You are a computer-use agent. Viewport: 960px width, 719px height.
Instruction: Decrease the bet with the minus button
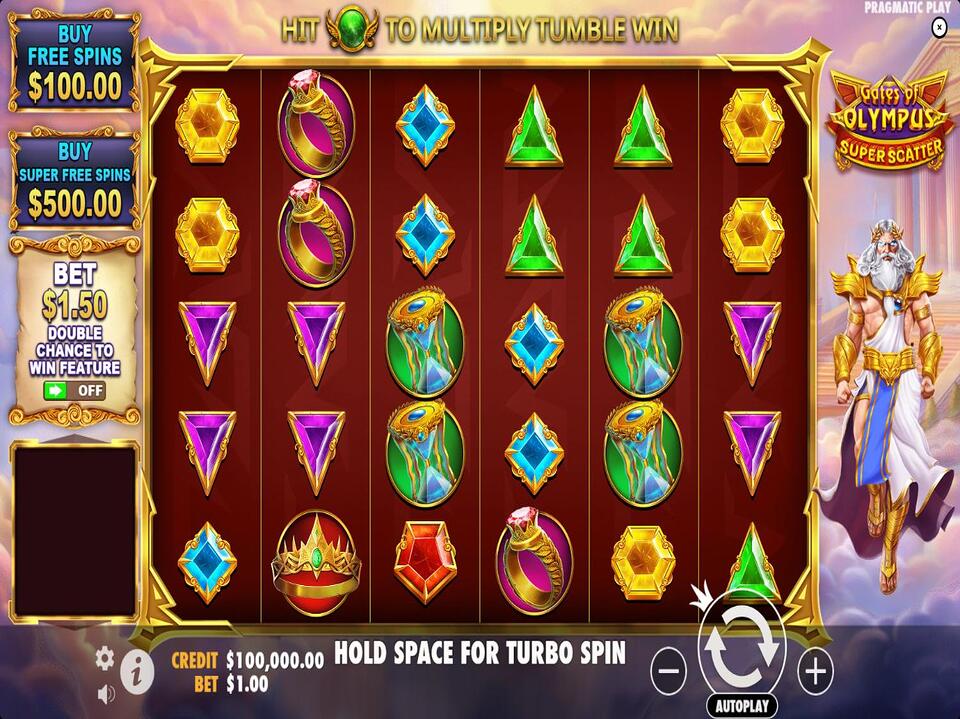click(668, 670)
